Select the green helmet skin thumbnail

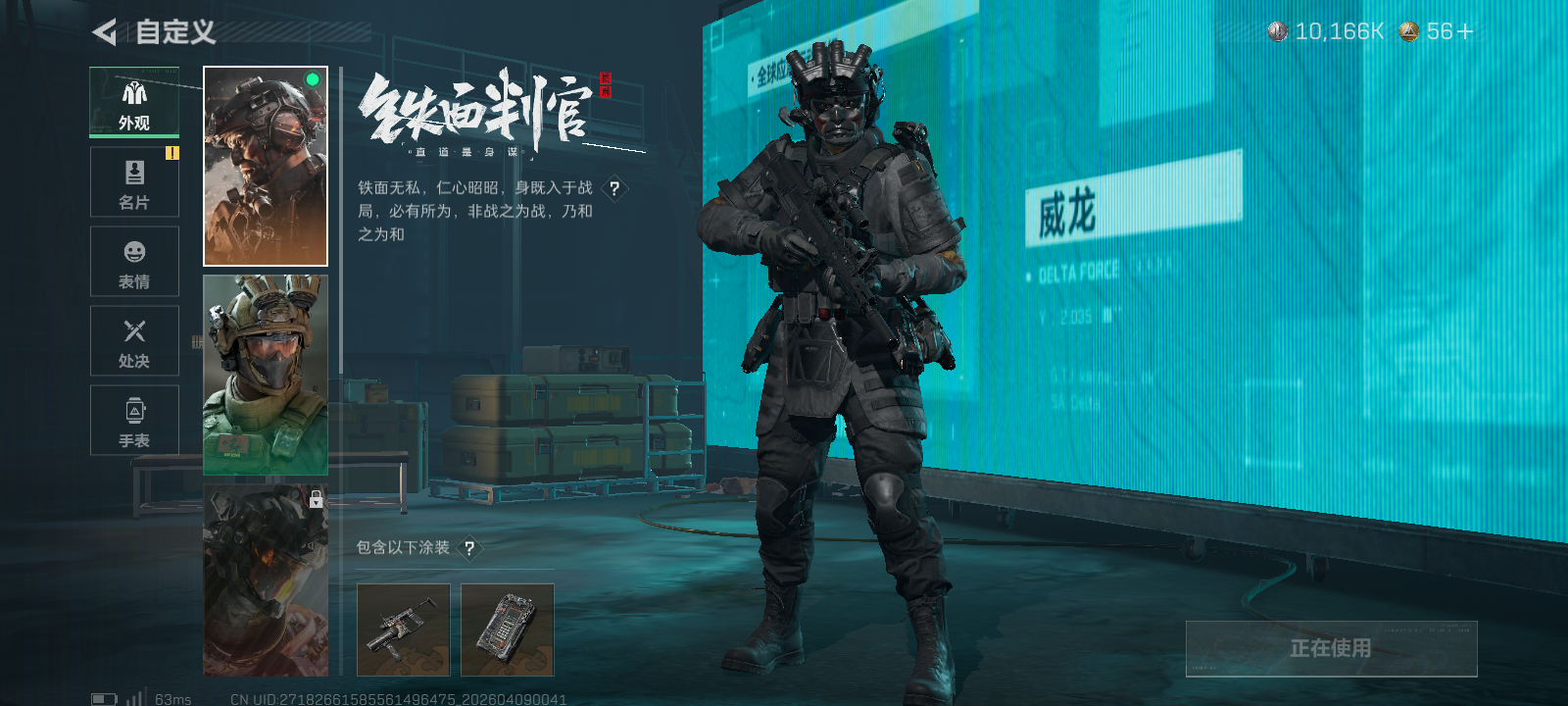265,378
